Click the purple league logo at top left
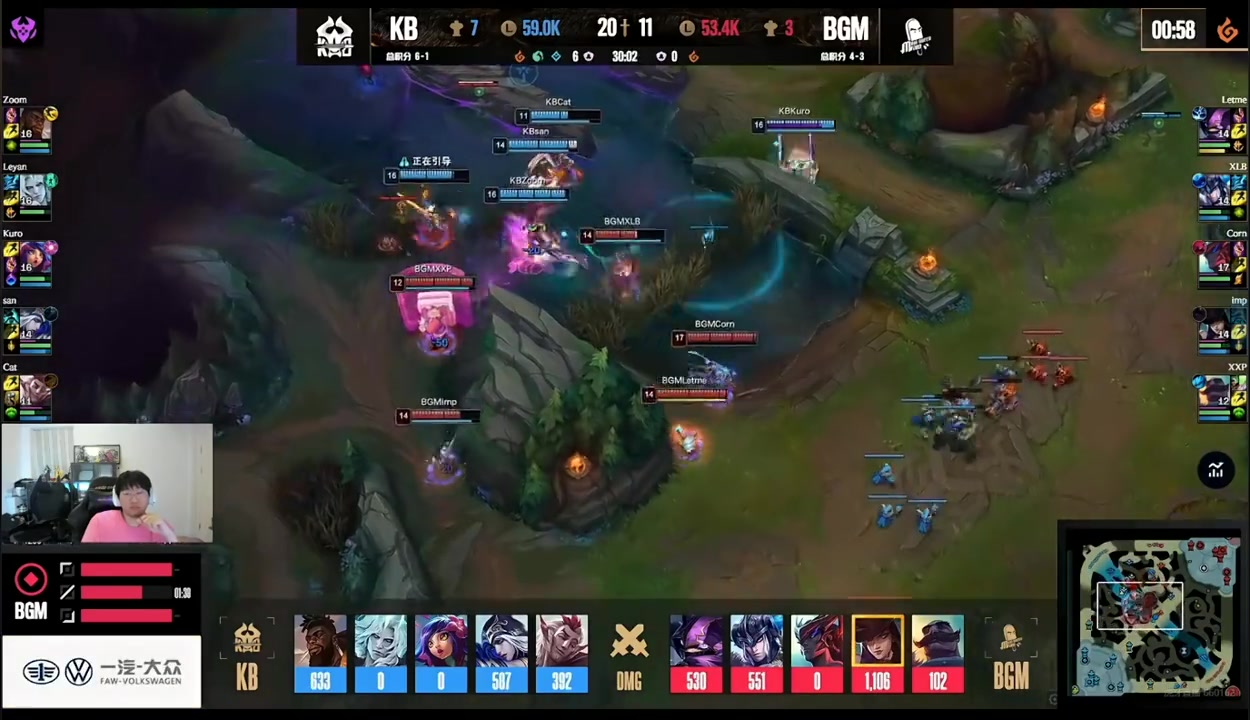1250x720 pixels. 23,29
